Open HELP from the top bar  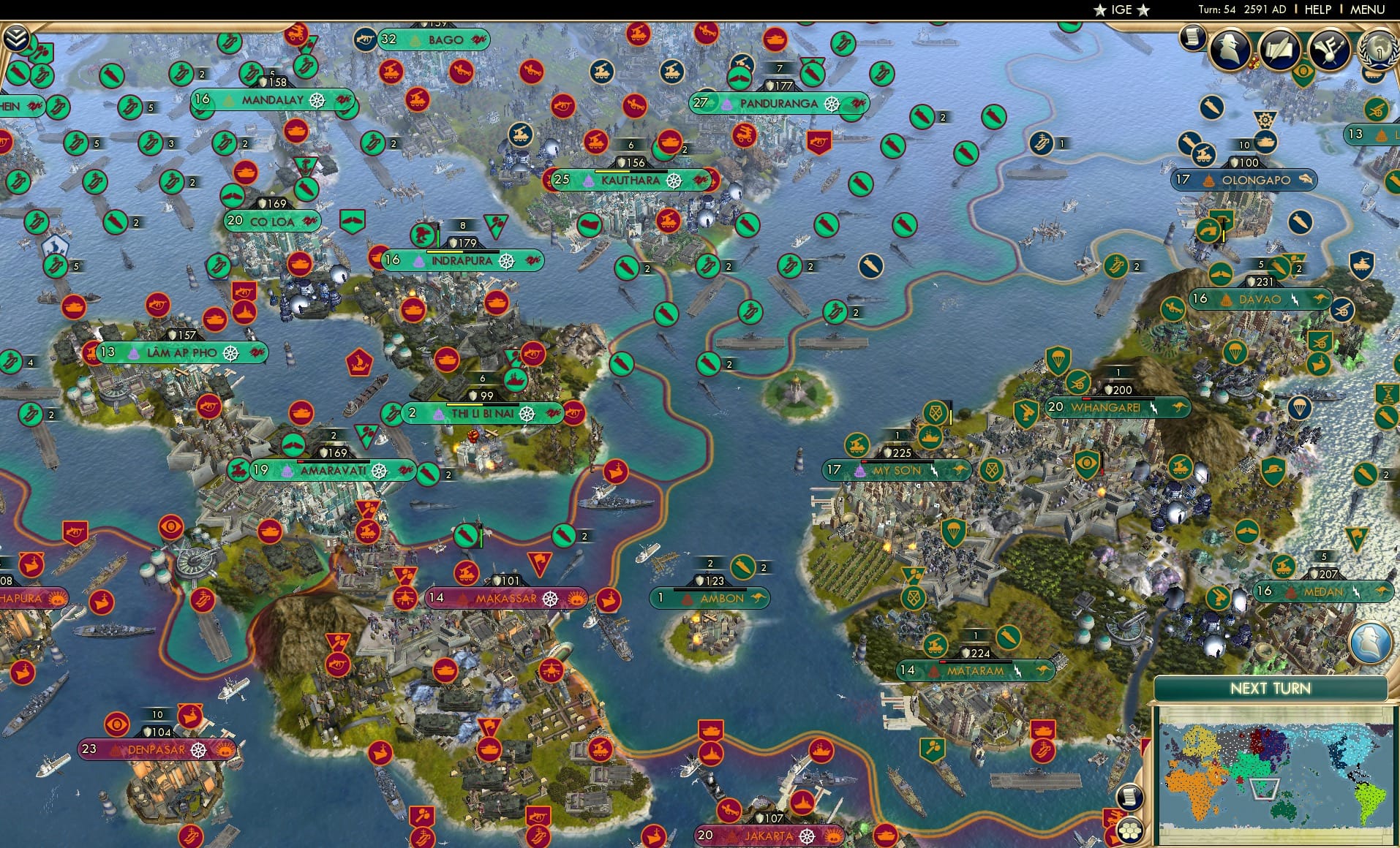pos(1314,10)
